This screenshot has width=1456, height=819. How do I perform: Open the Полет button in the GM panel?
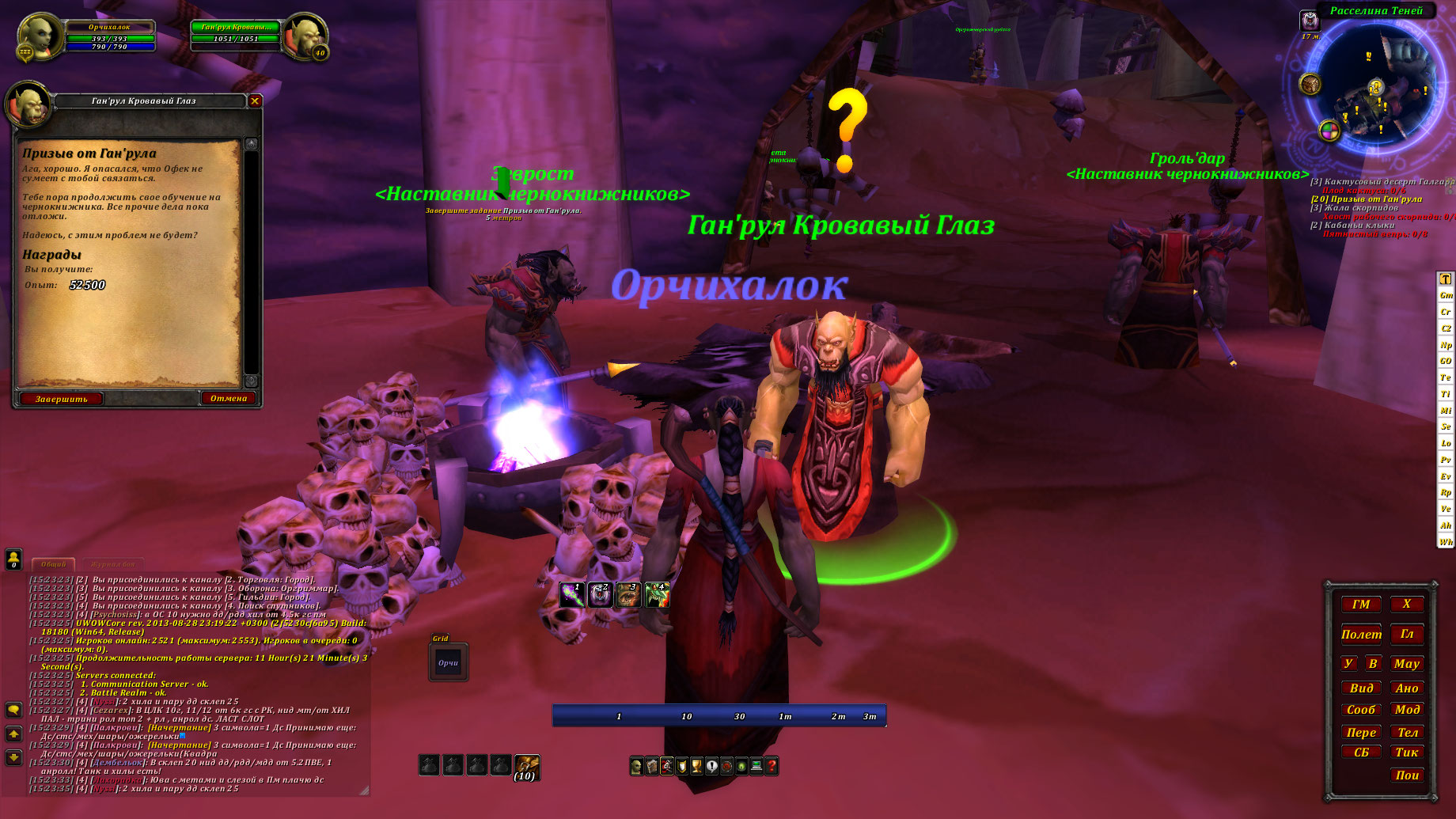coord(1361,635)
